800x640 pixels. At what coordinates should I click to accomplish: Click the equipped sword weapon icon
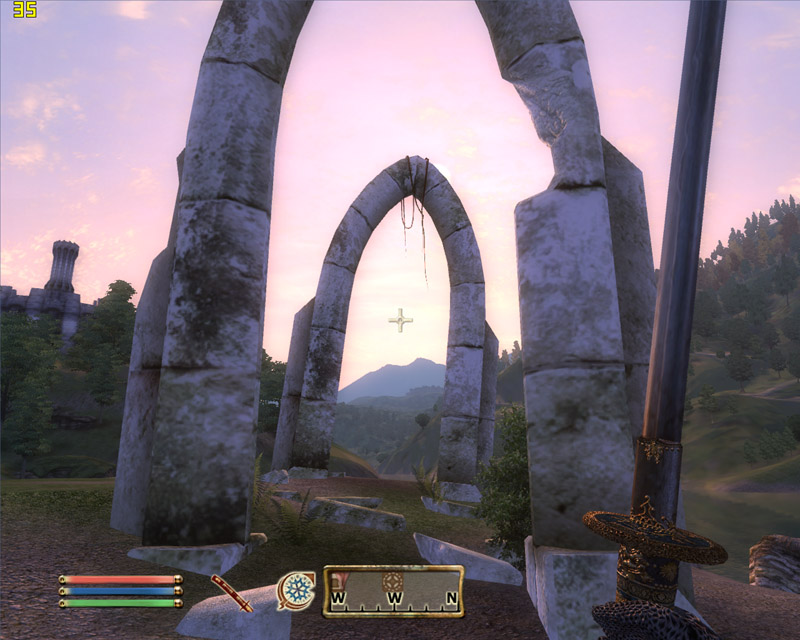coord(231,593)
